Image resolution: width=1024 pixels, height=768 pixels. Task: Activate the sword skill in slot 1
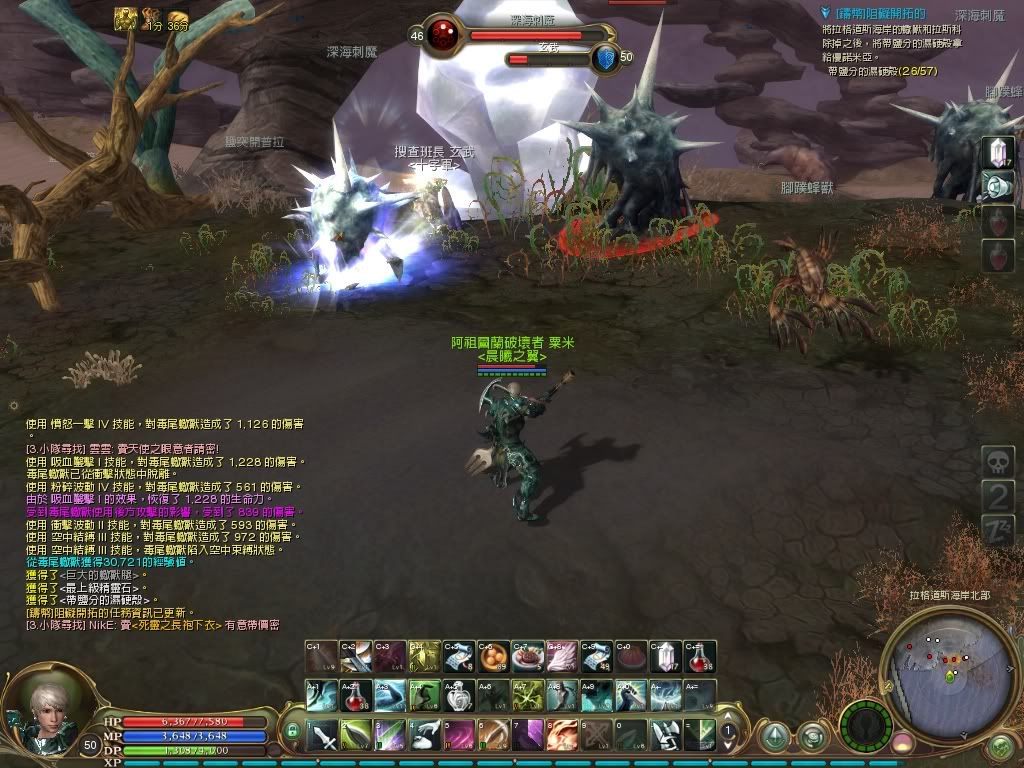coord(322,735)
